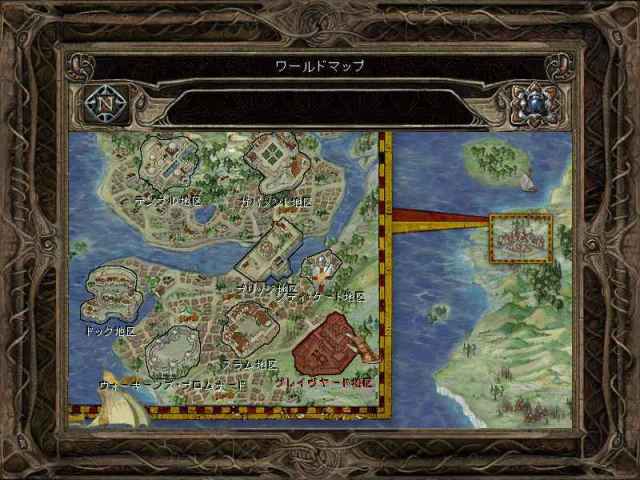Choose the Bridge District (ブリッジ地区) area

[x=270, y=250]
